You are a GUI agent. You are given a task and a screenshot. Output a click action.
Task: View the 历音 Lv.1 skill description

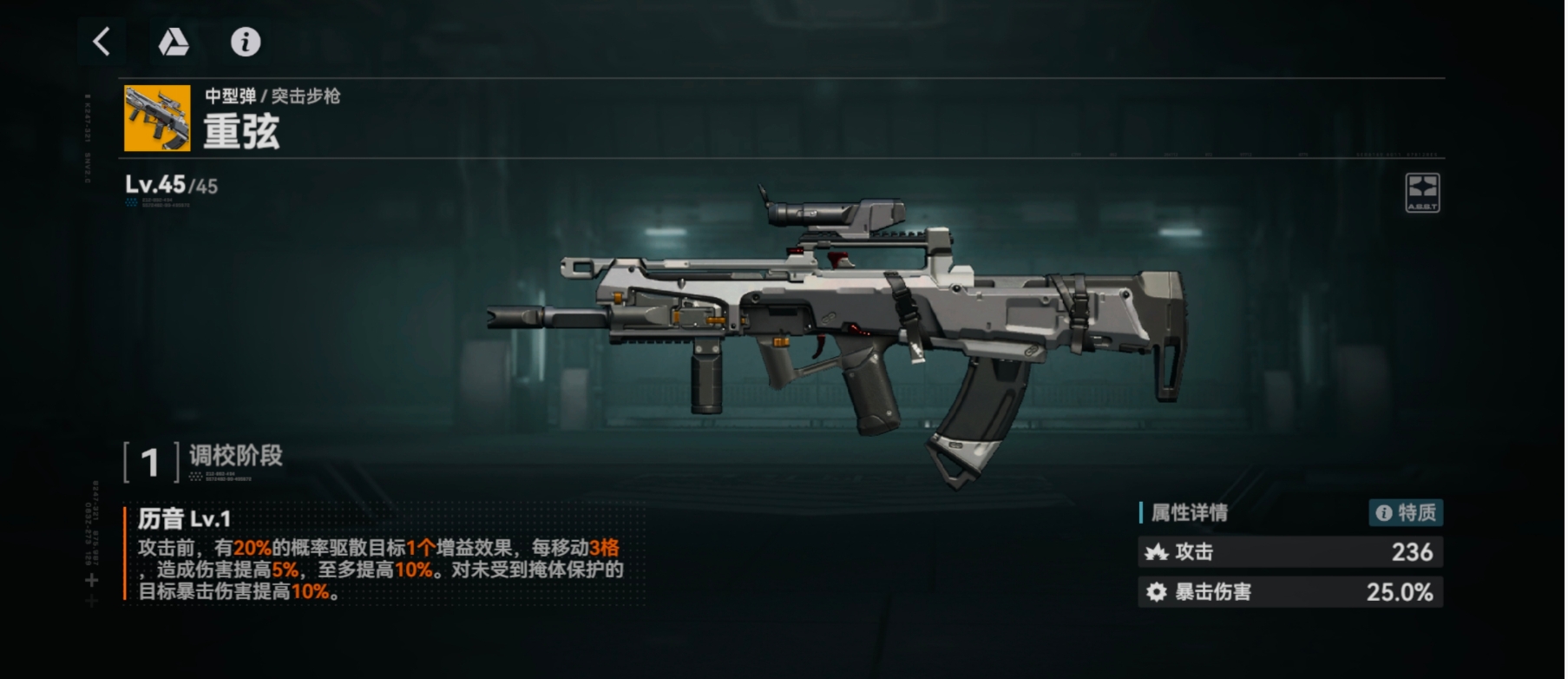click(380, 557)
